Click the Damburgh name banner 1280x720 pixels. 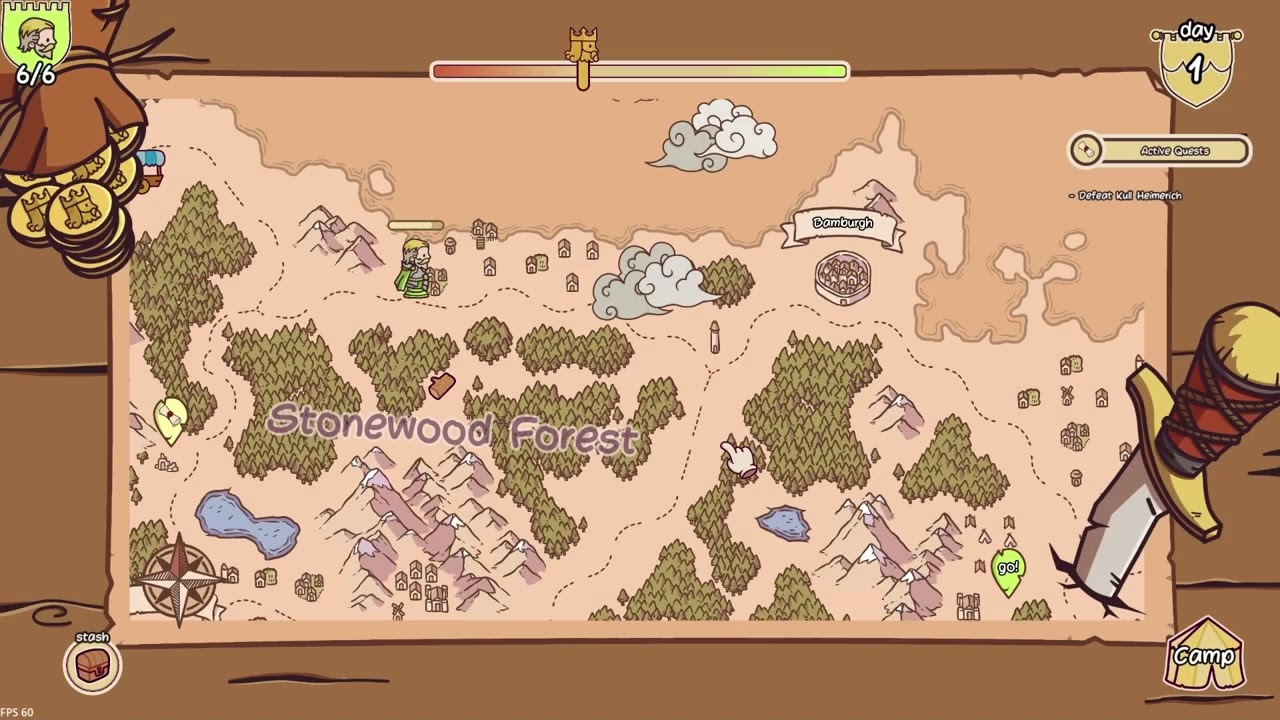click(x=843, y=223)
